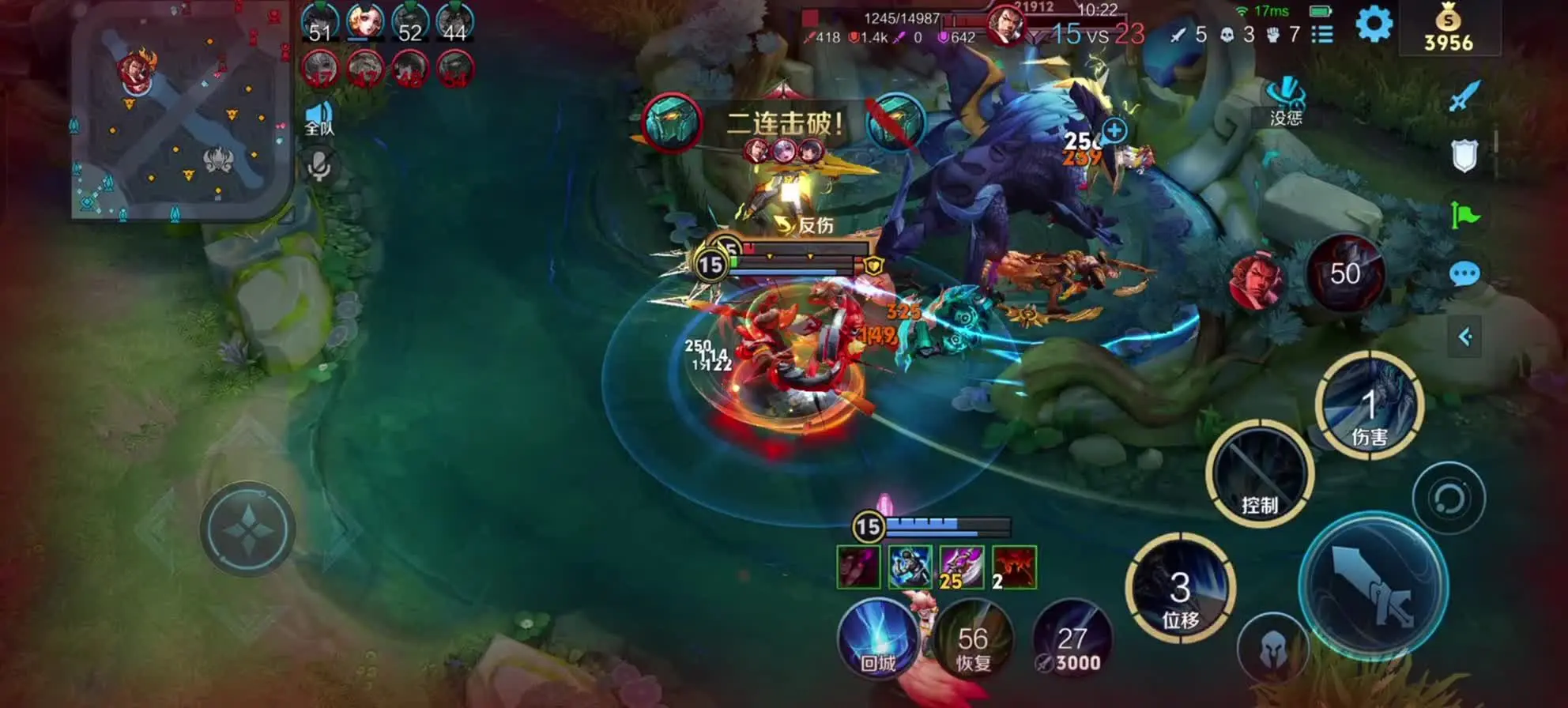Activate the 伤害 damage skill

tap(1369, 406)
